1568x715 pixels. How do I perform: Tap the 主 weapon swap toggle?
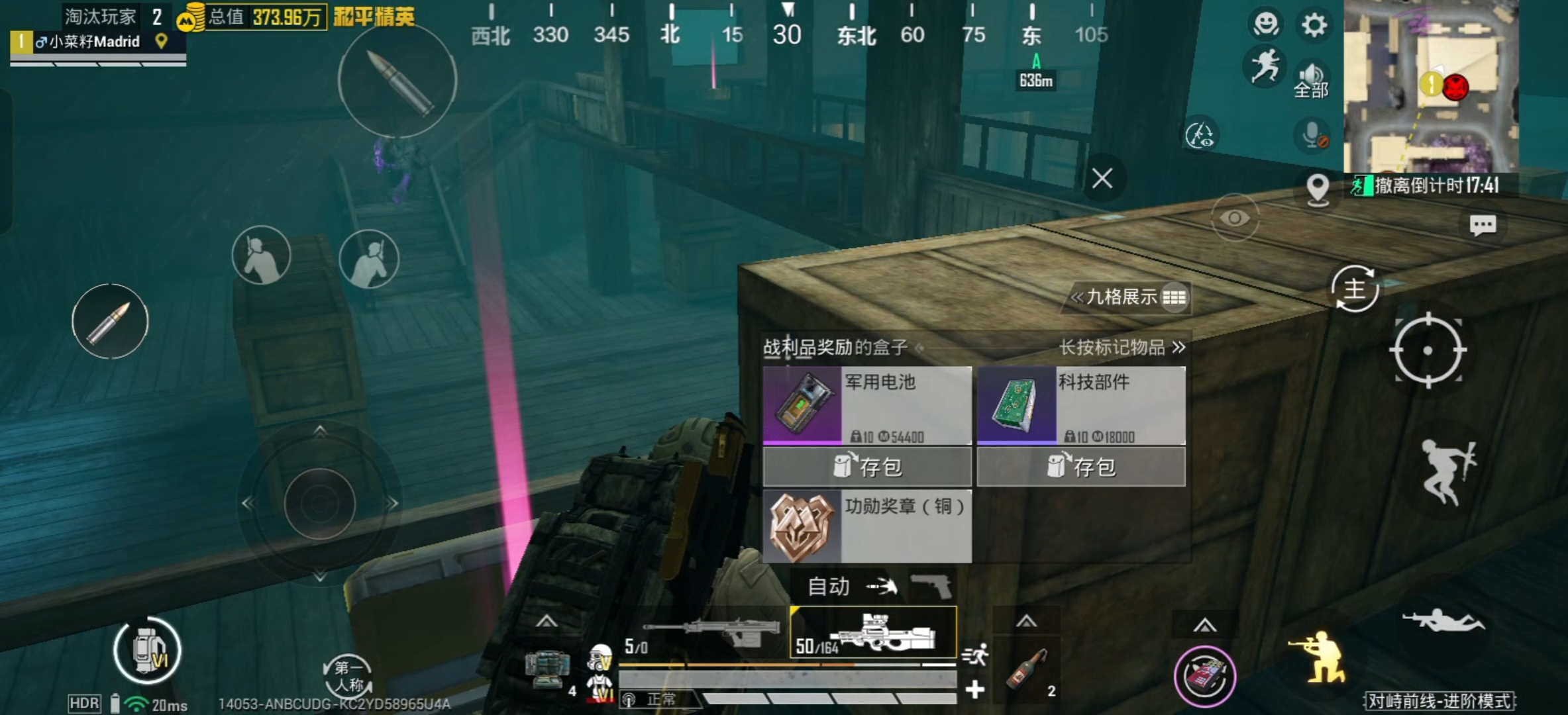(1355, 289)
